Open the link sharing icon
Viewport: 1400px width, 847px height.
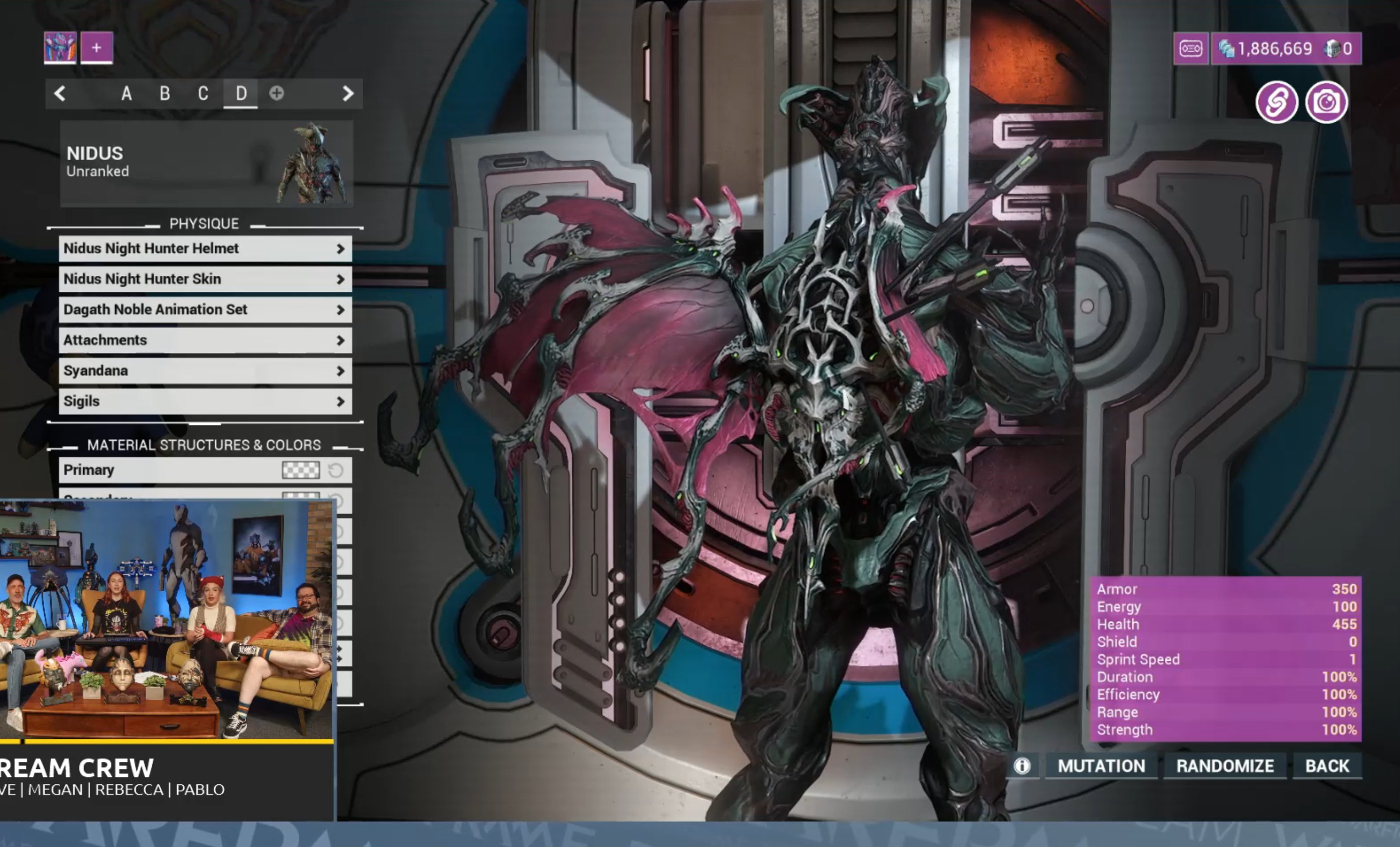(1278, 102)
